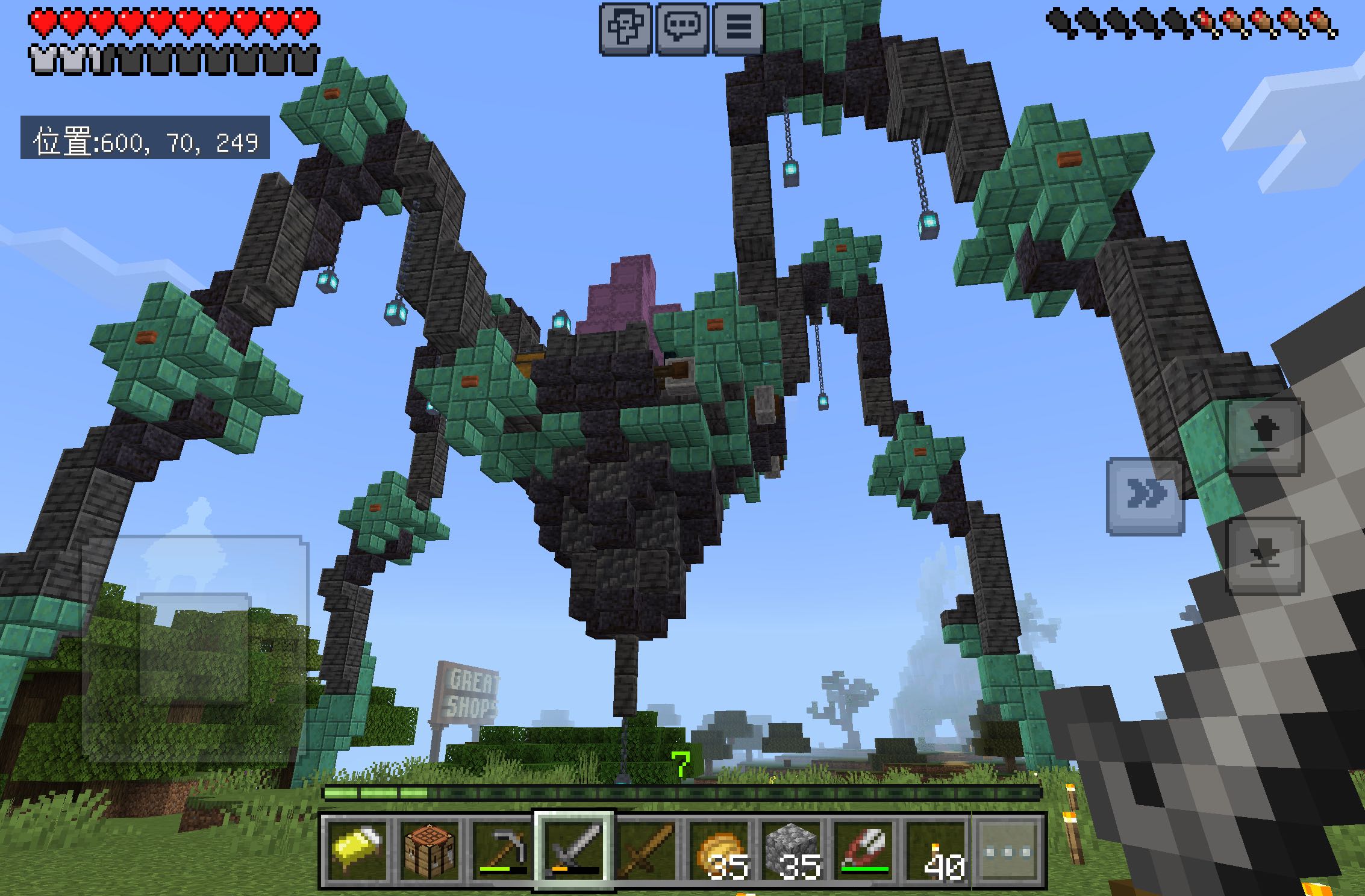Select the highlighted stone sword slot
Image resolution: width=1365 pixels, height=896 pixels.
(574, 850)
